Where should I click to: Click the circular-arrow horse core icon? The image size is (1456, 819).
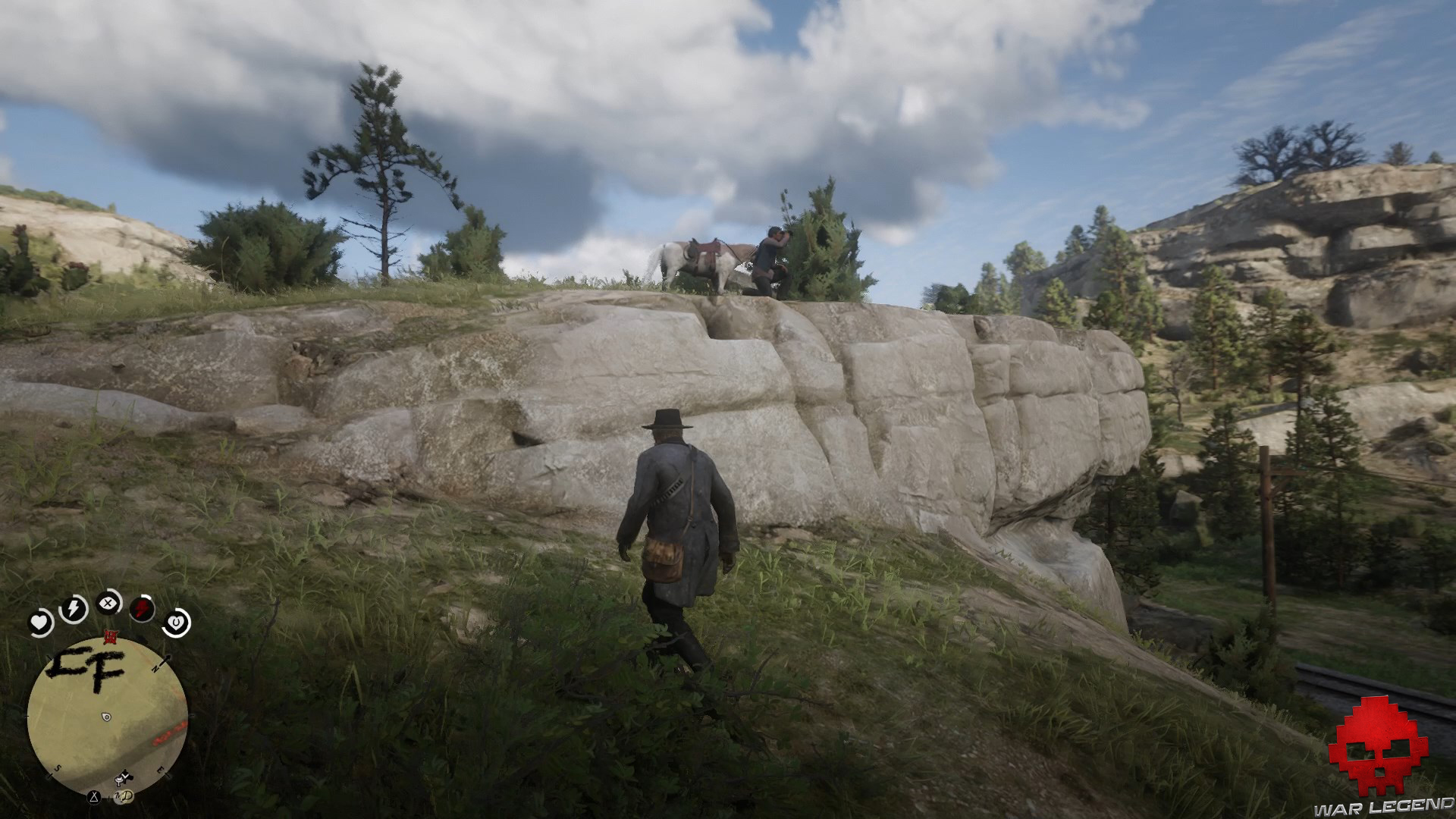point(177,622)
